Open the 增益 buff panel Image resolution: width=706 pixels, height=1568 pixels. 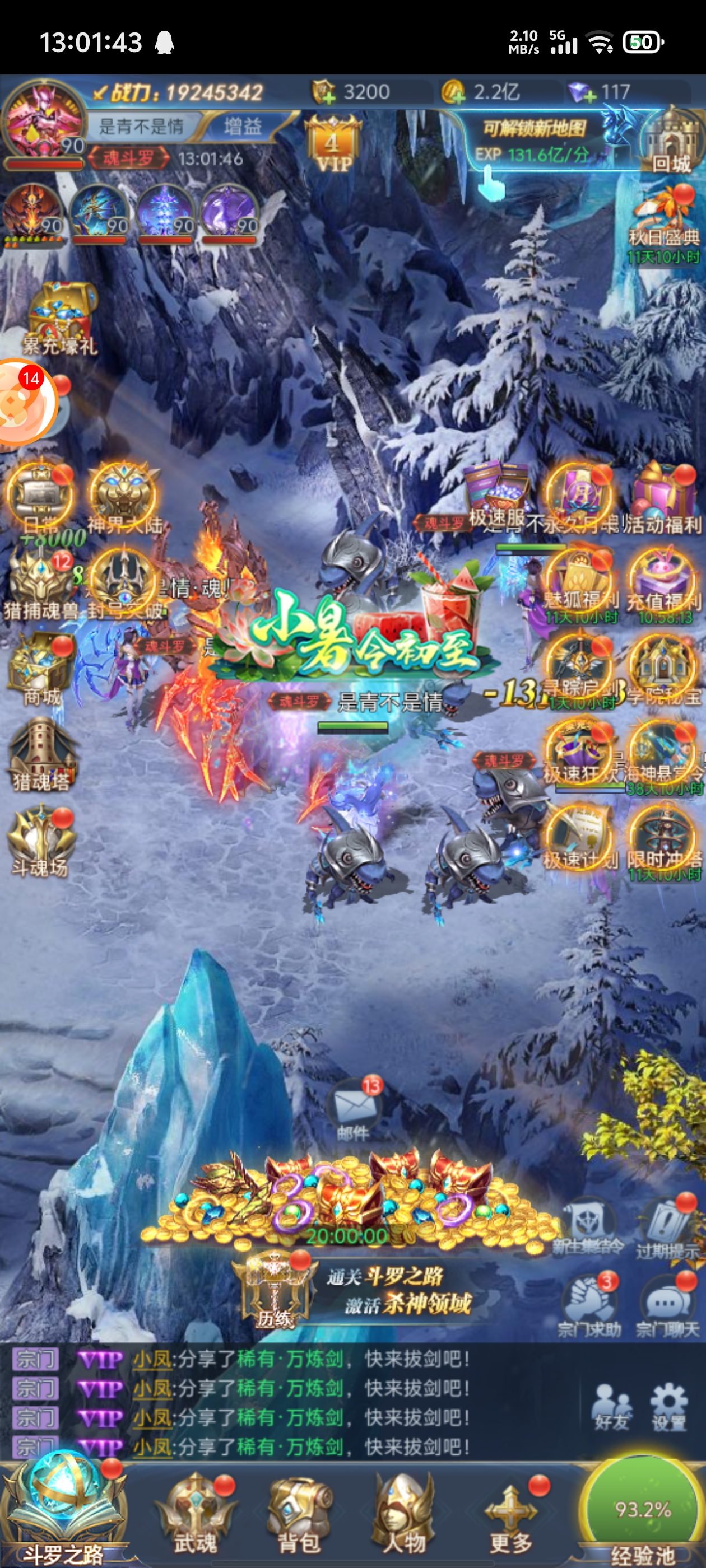(x=243, y=127)
